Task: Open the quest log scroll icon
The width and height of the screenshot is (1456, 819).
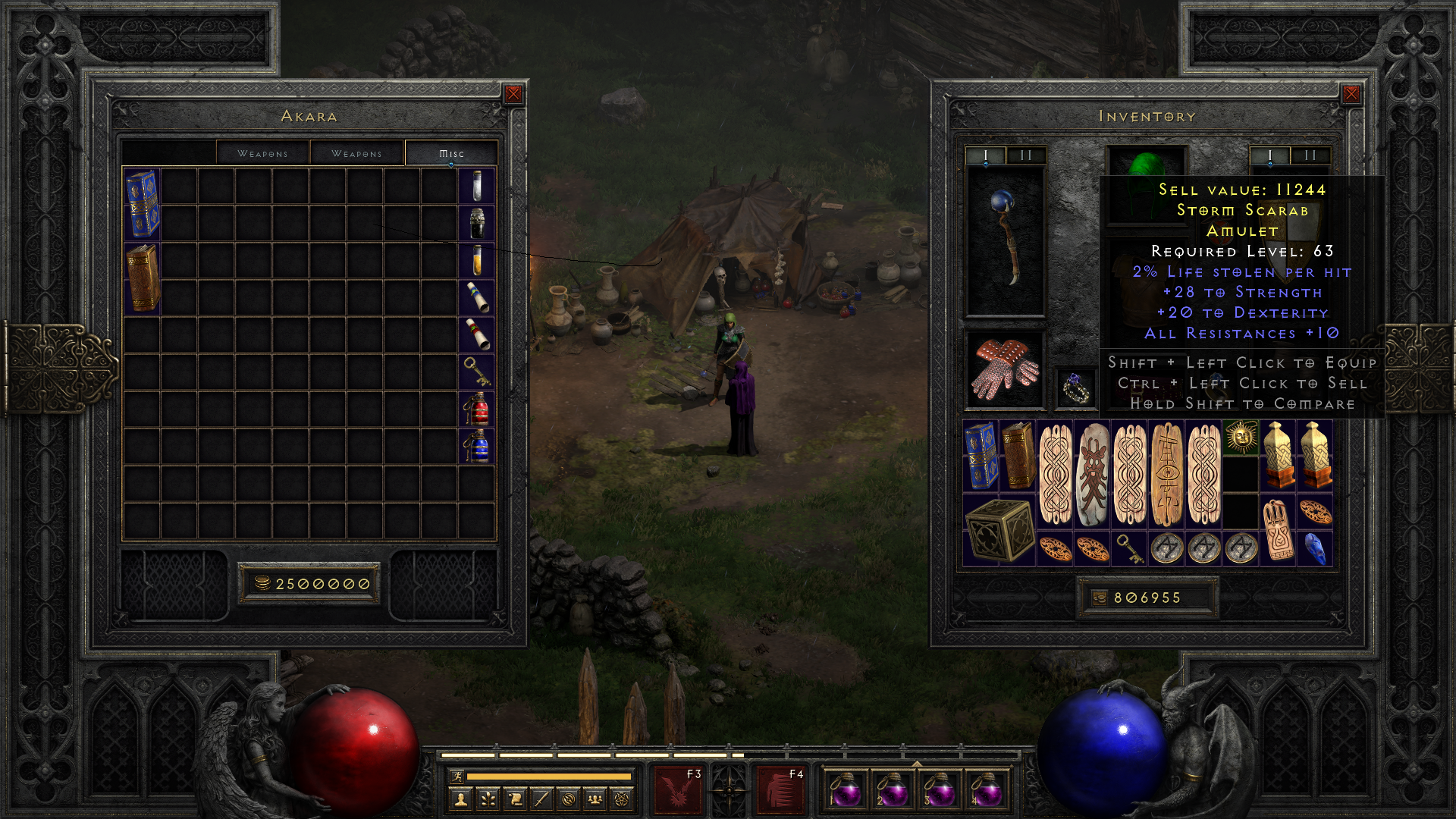Action: coord(516,799)
